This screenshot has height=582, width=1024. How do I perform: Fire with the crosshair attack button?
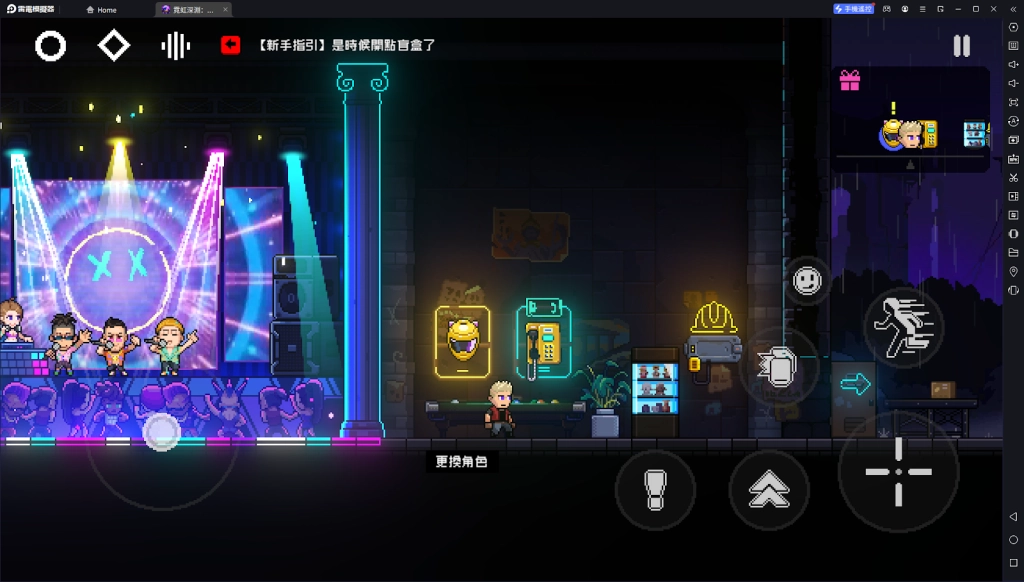[897, 471]
